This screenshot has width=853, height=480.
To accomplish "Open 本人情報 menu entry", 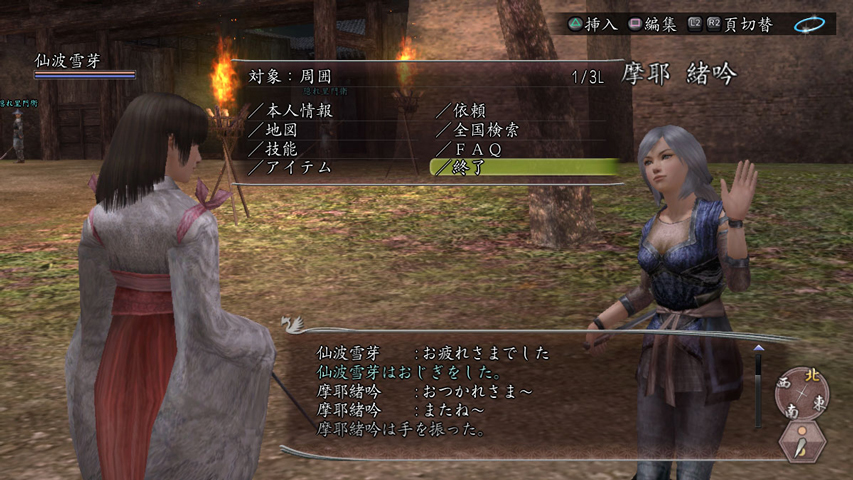I will [297, 110].
